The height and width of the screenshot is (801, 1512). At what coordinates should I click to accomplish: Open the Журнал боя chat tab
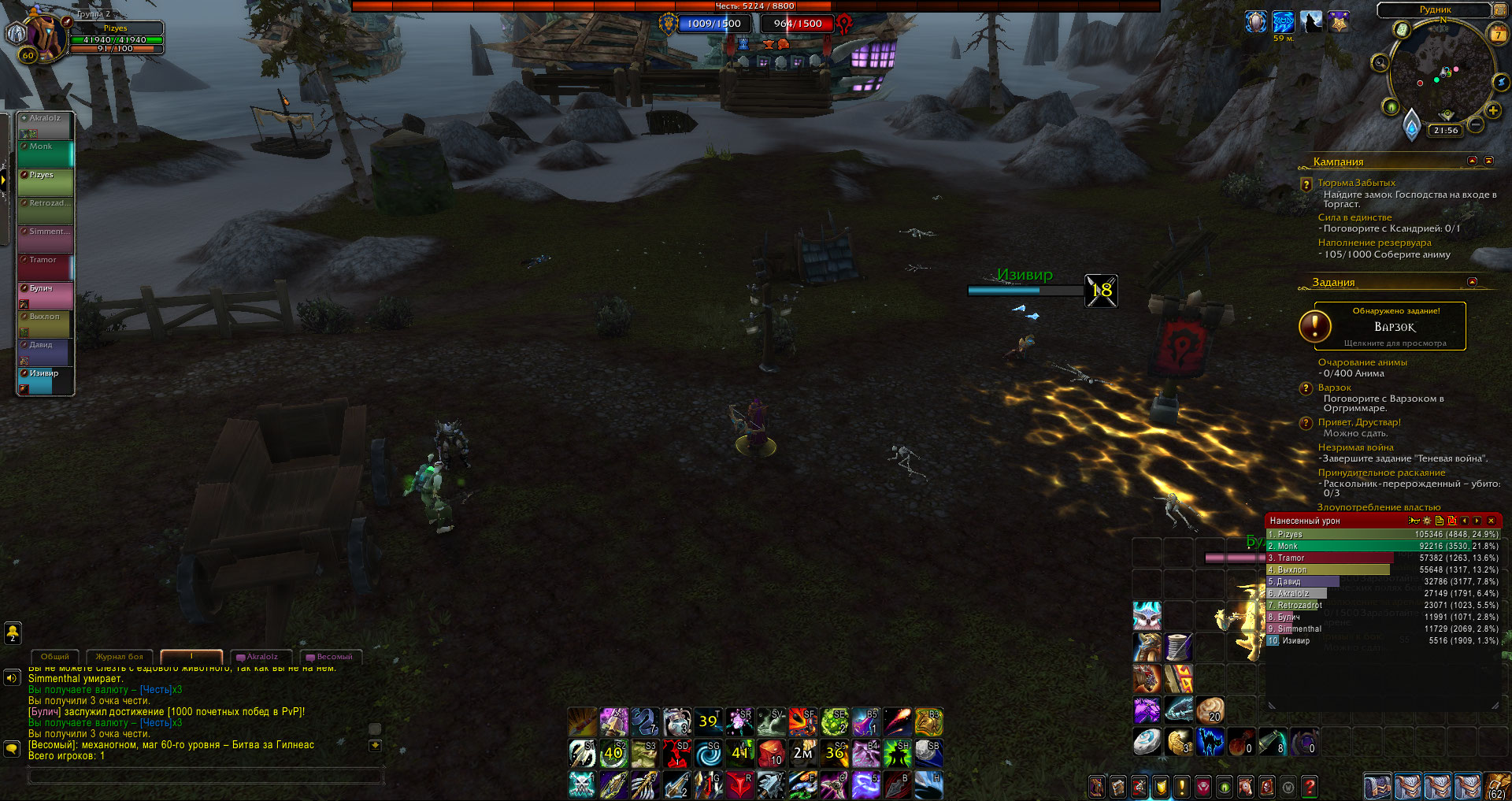120,657
